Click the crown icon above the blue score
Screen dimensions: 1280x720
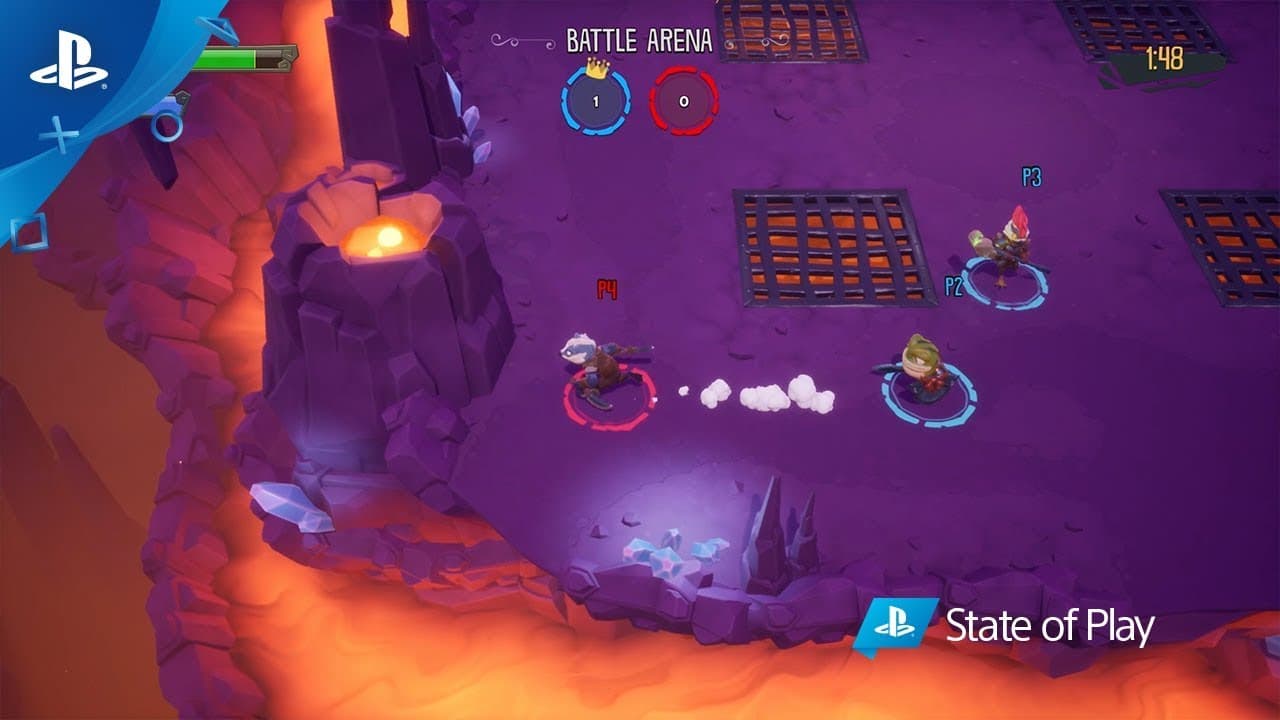[597, 70]
